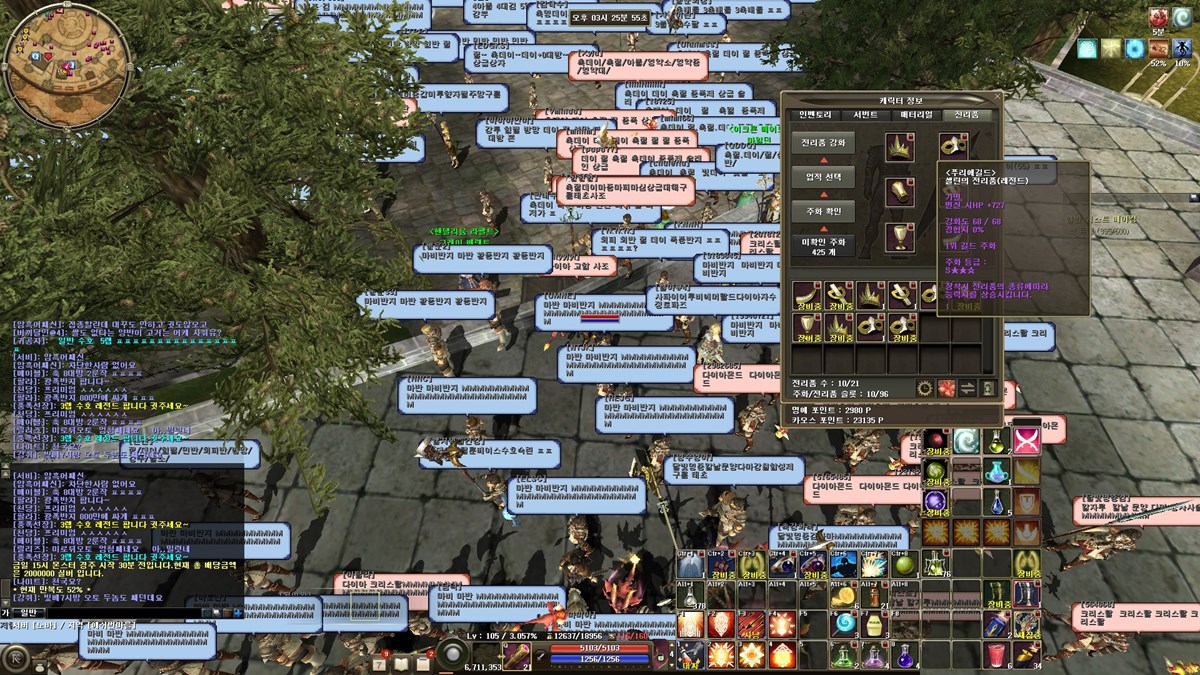
Task: Choose the 업적 선택 button
Action: (823, 178)
